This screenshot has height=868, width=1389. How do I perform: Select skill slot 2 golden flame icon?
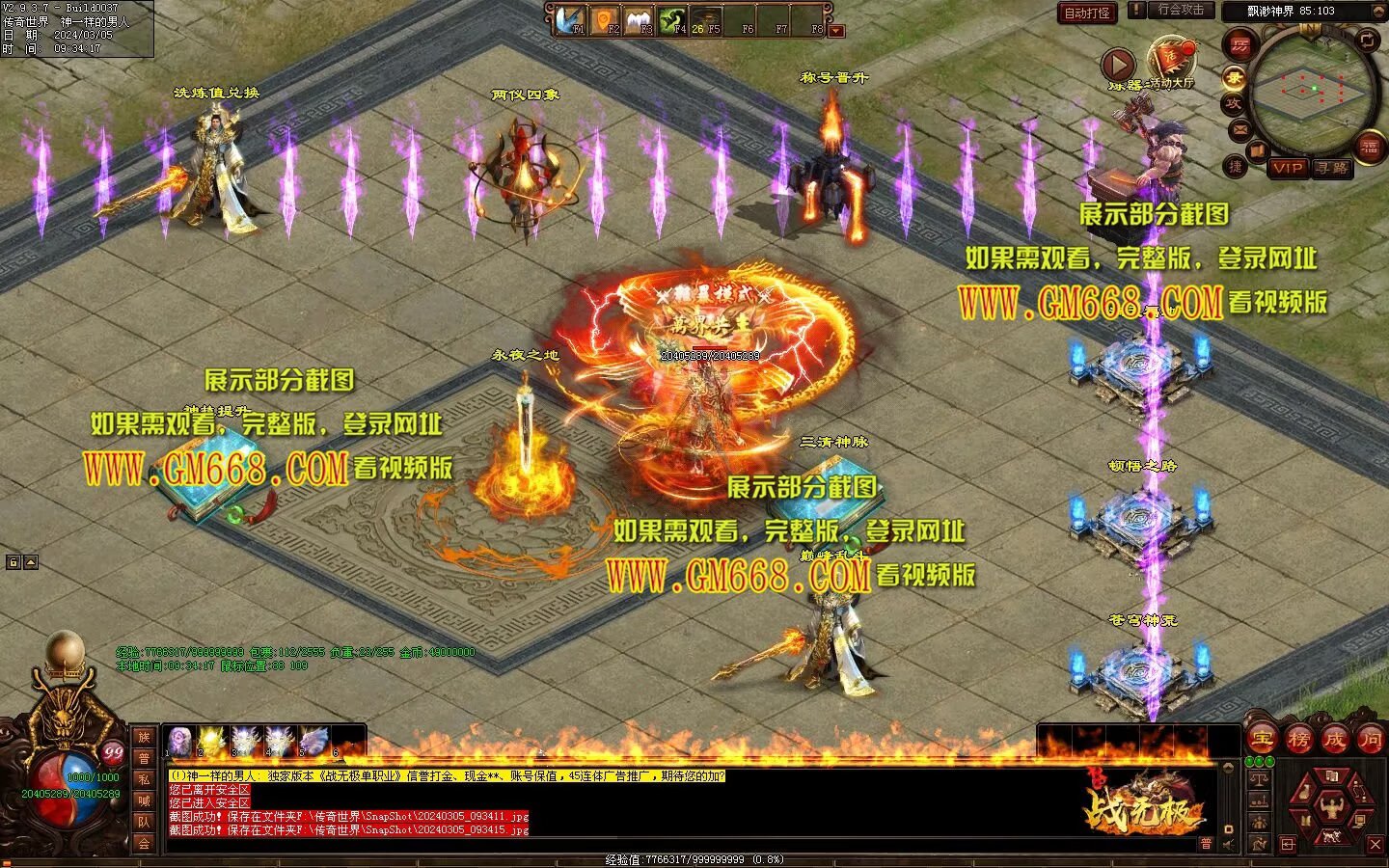tap(210, 741)
